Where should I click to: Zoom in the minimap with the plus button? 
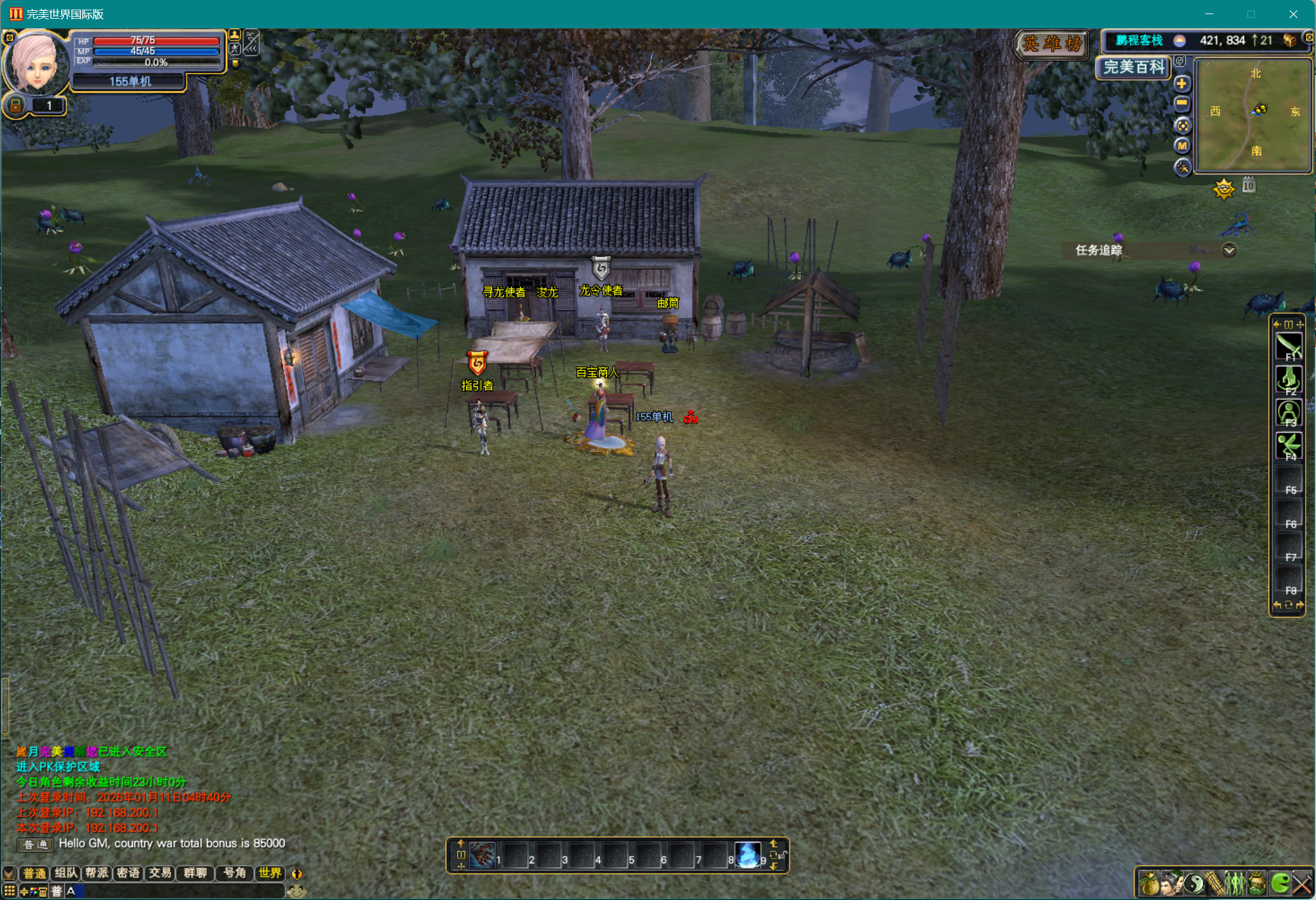tap(1182, 84)
